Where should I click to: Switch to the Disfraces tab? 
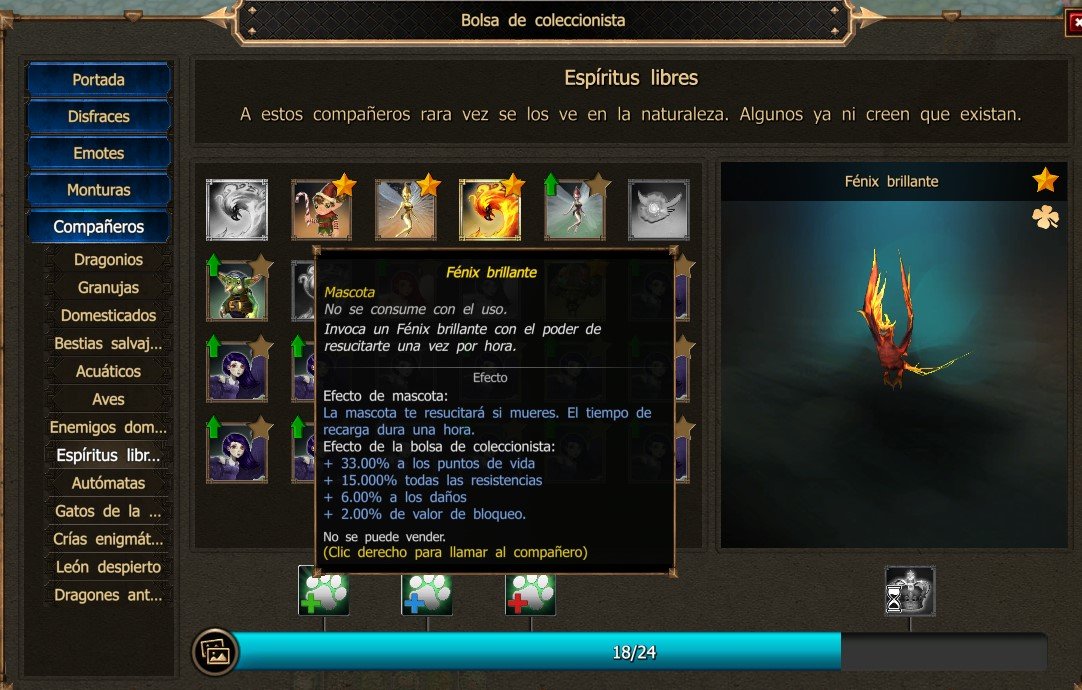98,117
